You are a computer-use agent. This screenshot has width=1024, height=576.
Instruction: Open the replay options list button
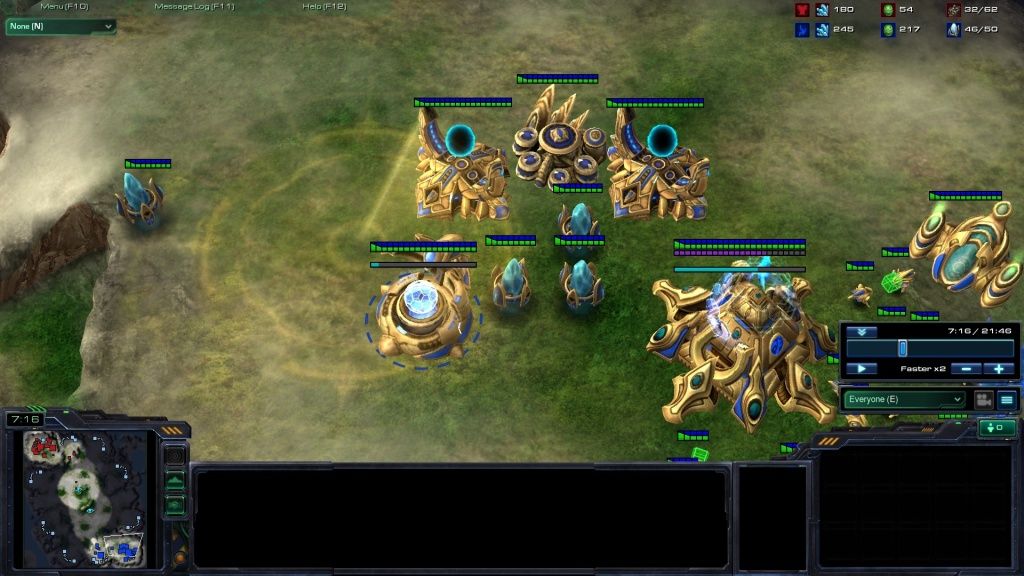(x=1007, y=399)
